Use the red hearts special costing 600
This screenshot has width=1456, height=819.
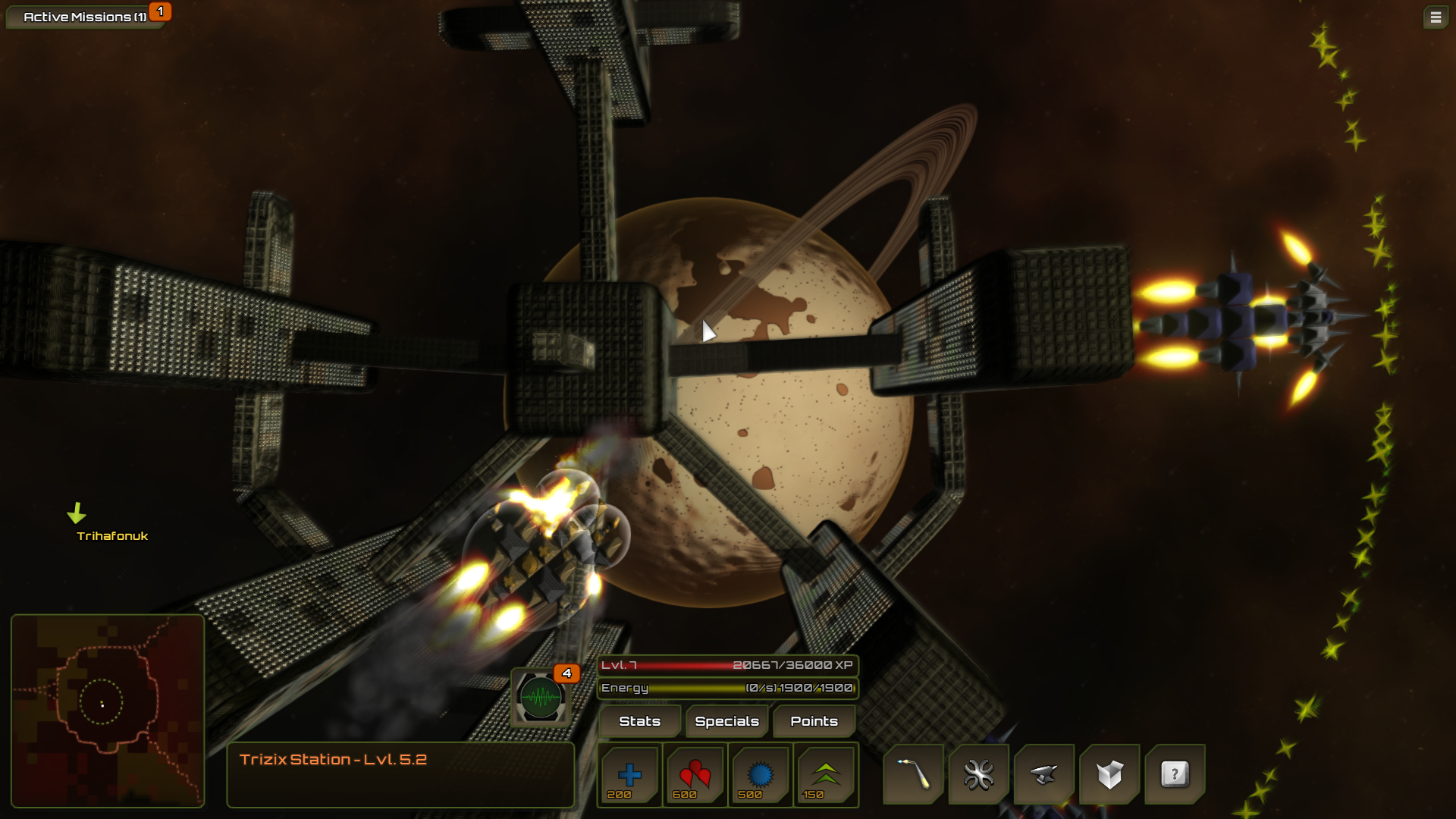point(695,774)
